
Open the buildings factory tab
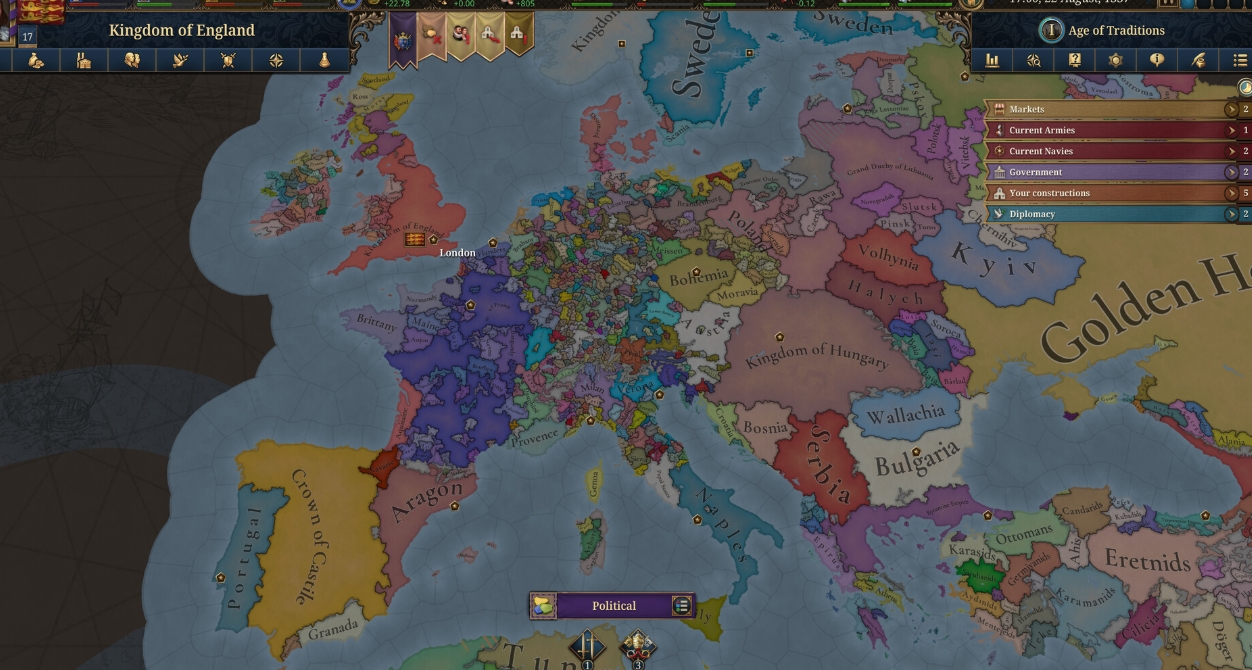tap(84, 61)
